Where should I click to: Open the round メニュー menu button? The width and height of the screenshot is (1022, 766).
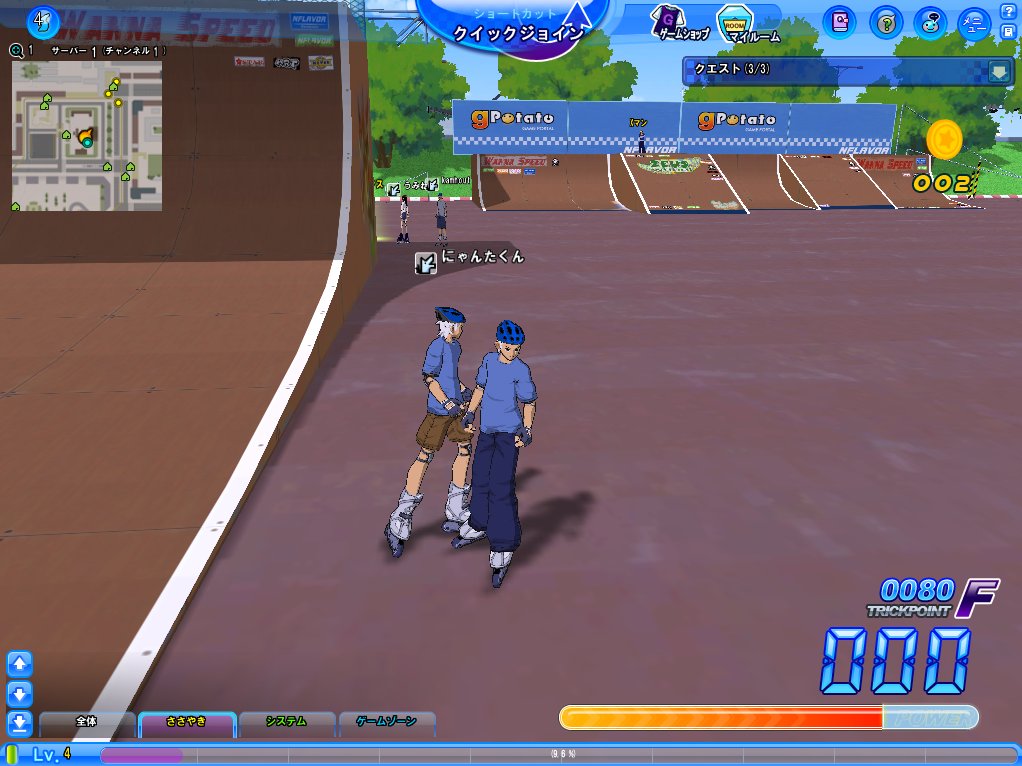click(974, 22)
